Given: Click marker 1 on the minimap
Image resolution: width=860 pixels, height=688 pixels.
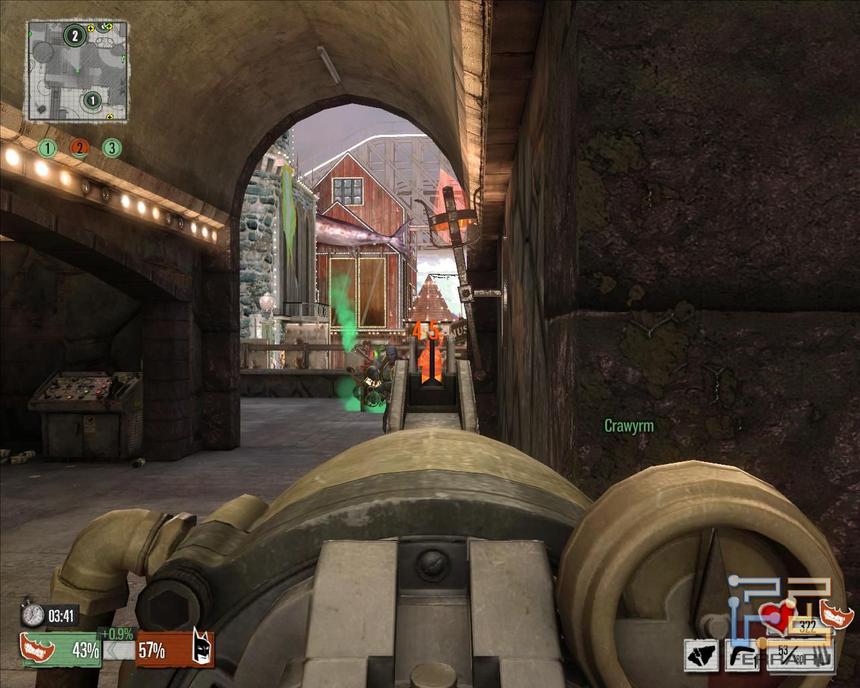Looking at the screenshot, I should point(91,100).
